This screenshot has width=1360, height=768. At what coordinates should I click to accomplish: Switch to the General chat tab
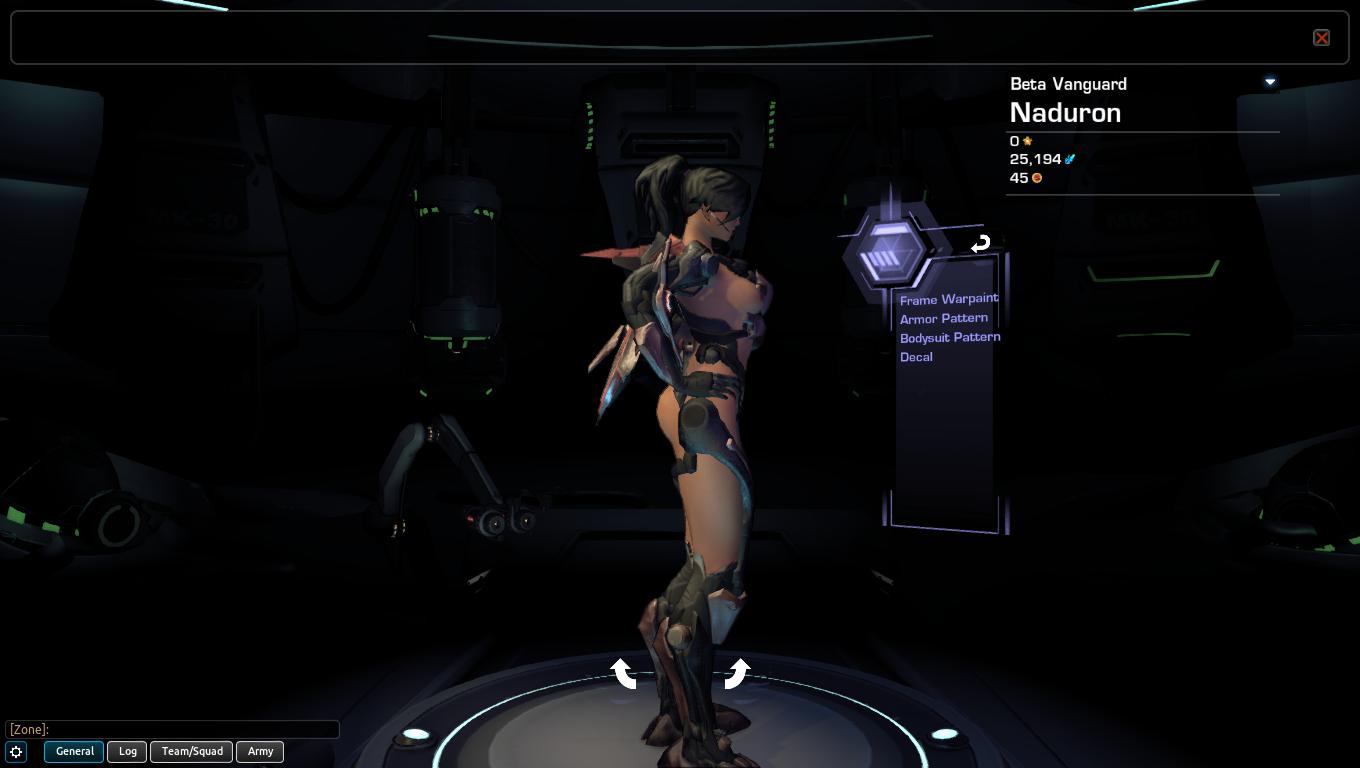(74, 751)
